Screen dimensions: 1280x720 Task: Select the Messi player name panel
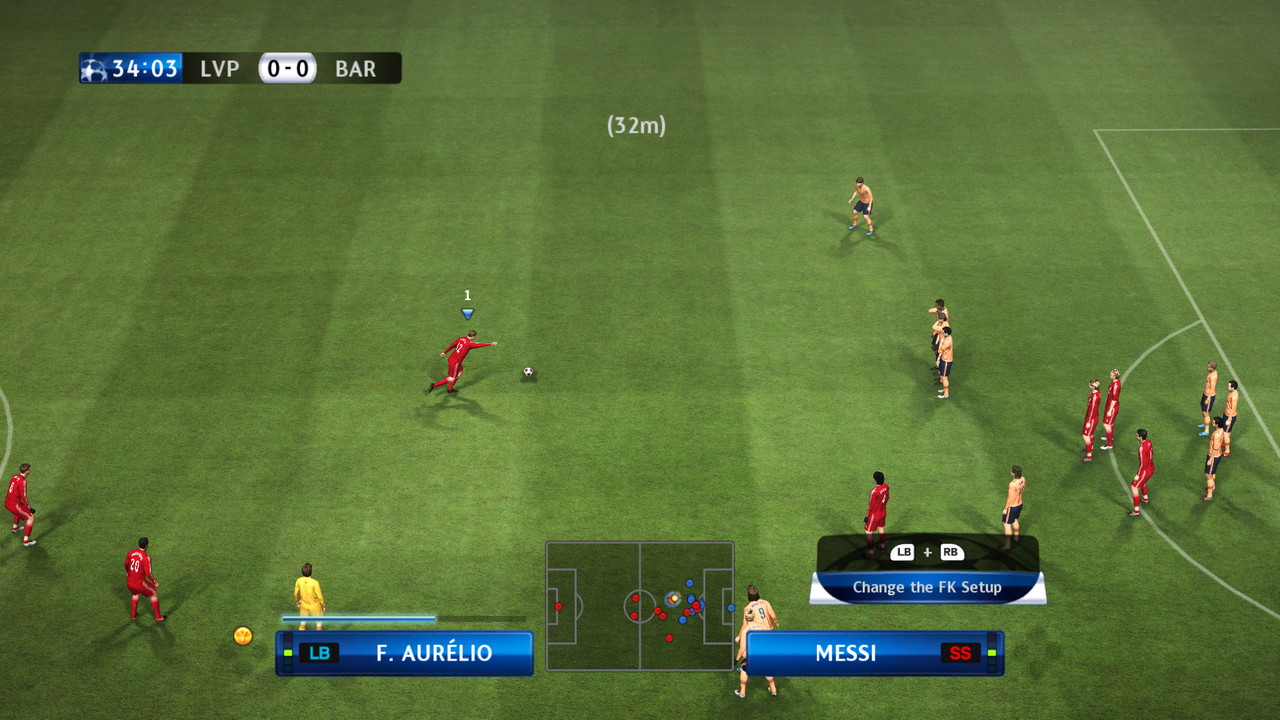click(874, 653)
